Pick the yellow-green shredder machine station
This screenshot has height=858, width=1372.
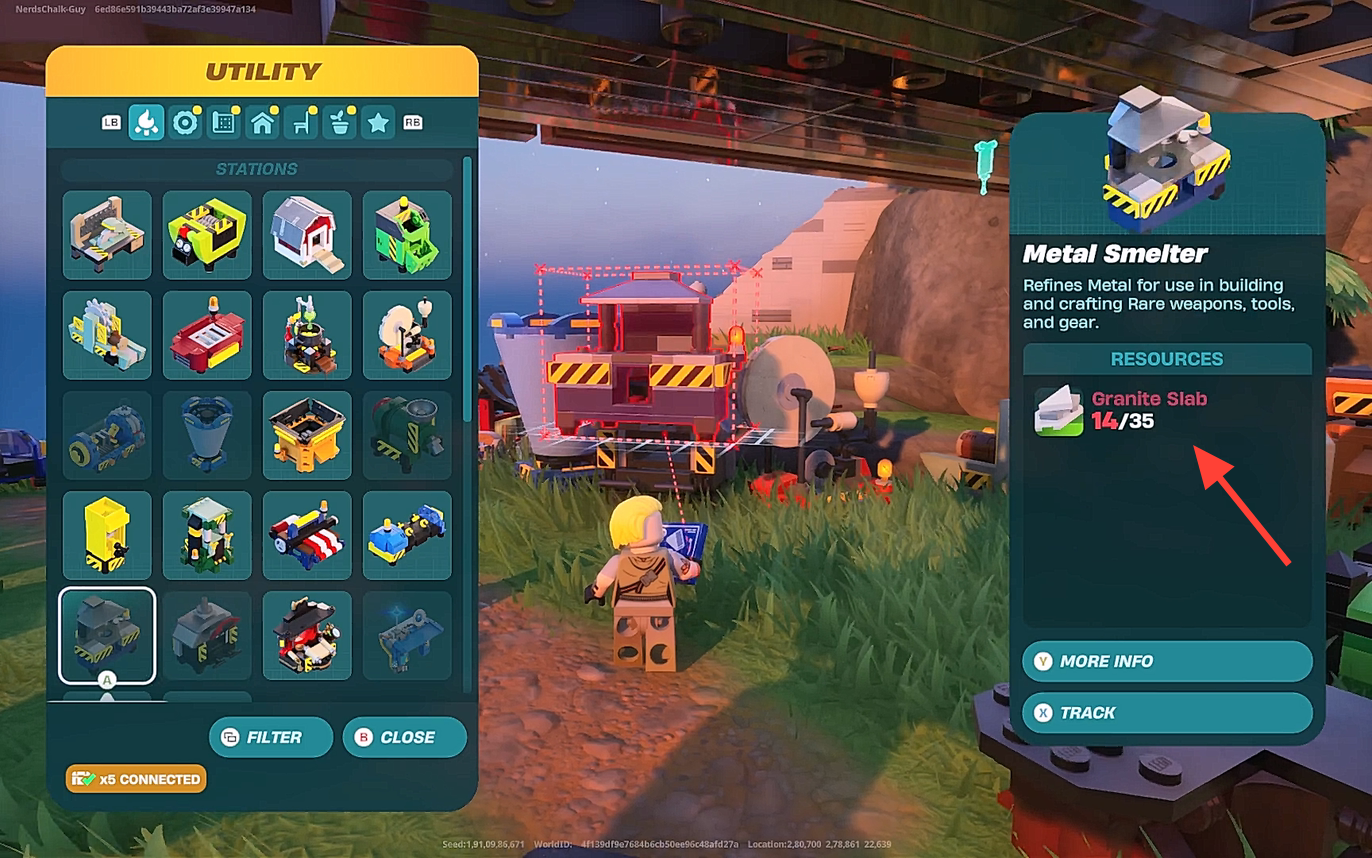coord(207,235)
